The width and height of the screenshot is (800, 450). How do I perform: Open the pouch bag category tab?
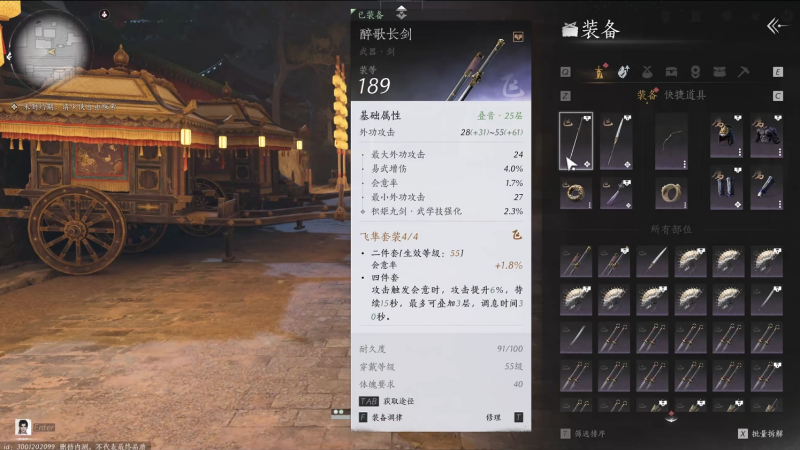tap(647, 72)
